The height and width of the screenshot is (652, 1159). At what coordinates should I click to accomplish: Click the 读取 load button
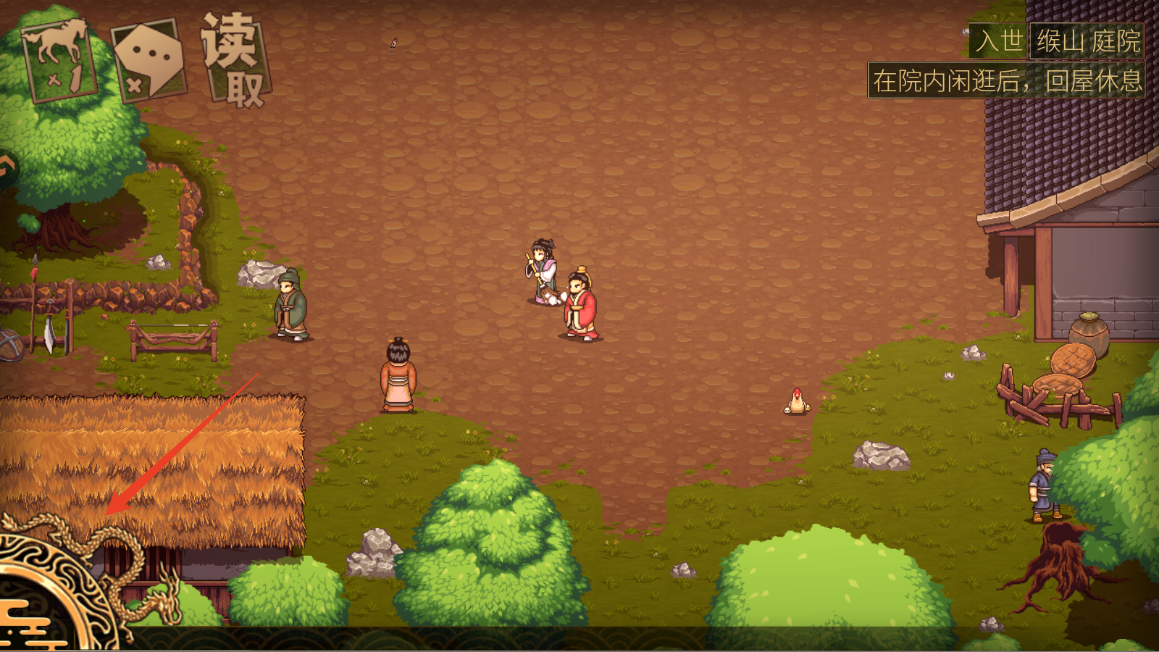click(236, 60)
